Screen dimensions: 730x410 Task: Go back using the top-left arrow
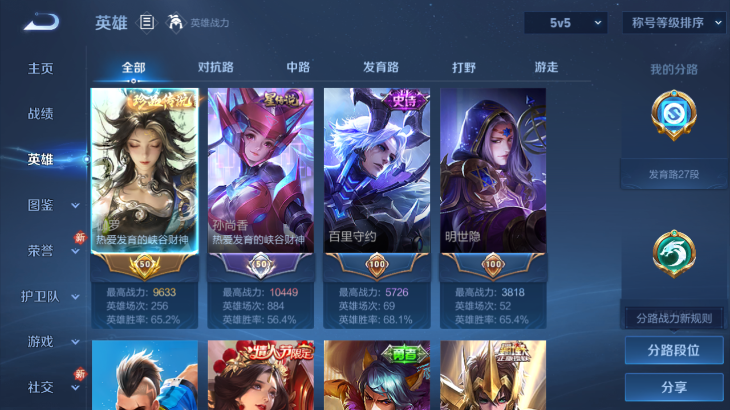(41, 22)
